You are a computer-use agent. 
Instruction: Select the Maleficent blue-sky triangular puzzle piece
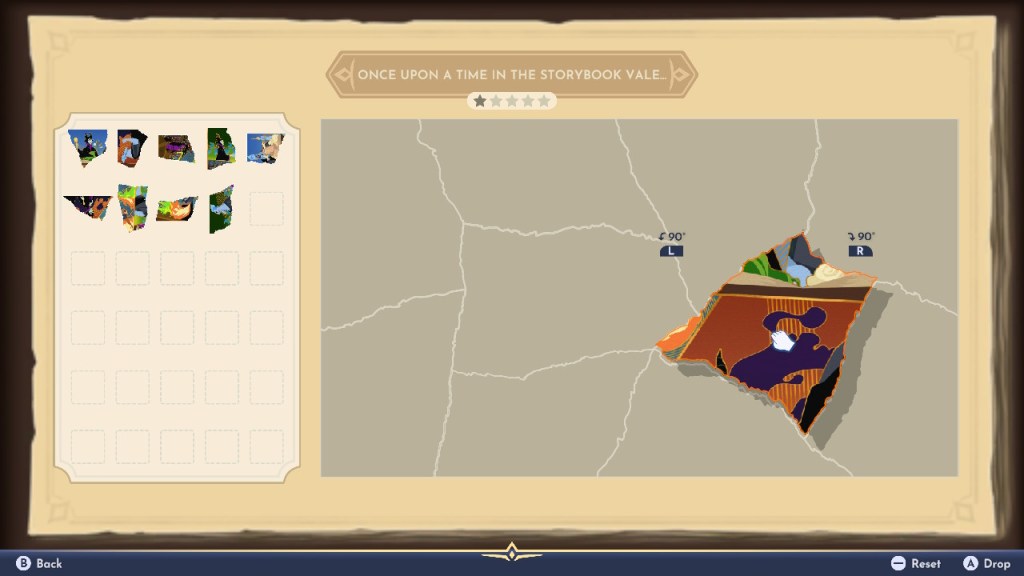pyautogui.click(x=87, y=147)
